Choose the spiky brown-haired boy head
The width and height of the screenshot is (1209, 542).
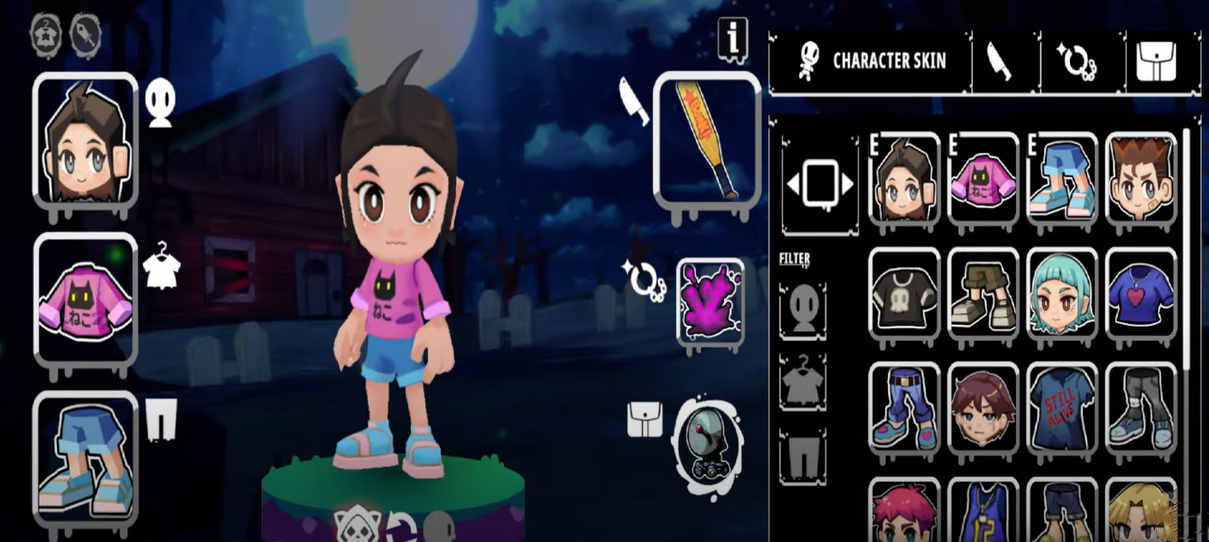(1141, 177)
